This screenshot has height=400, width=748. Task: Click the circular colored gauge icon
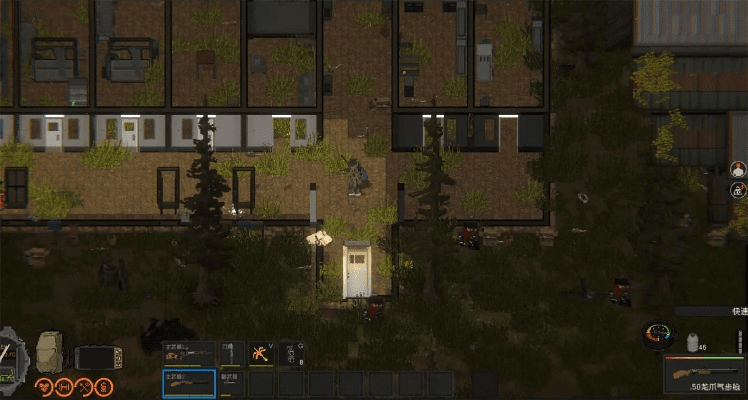tap(659, 335)
